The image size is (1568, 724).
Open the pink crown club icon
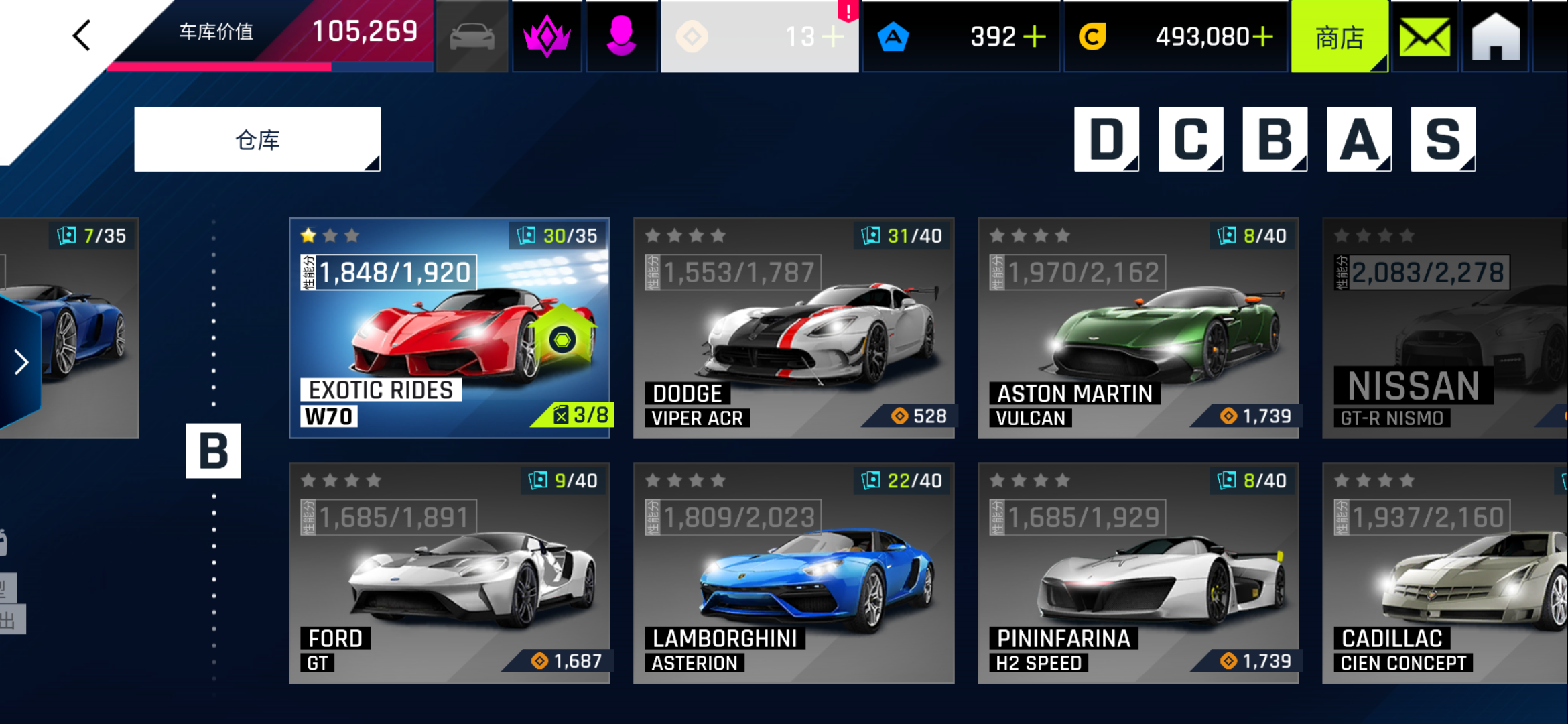click(547, 37)
